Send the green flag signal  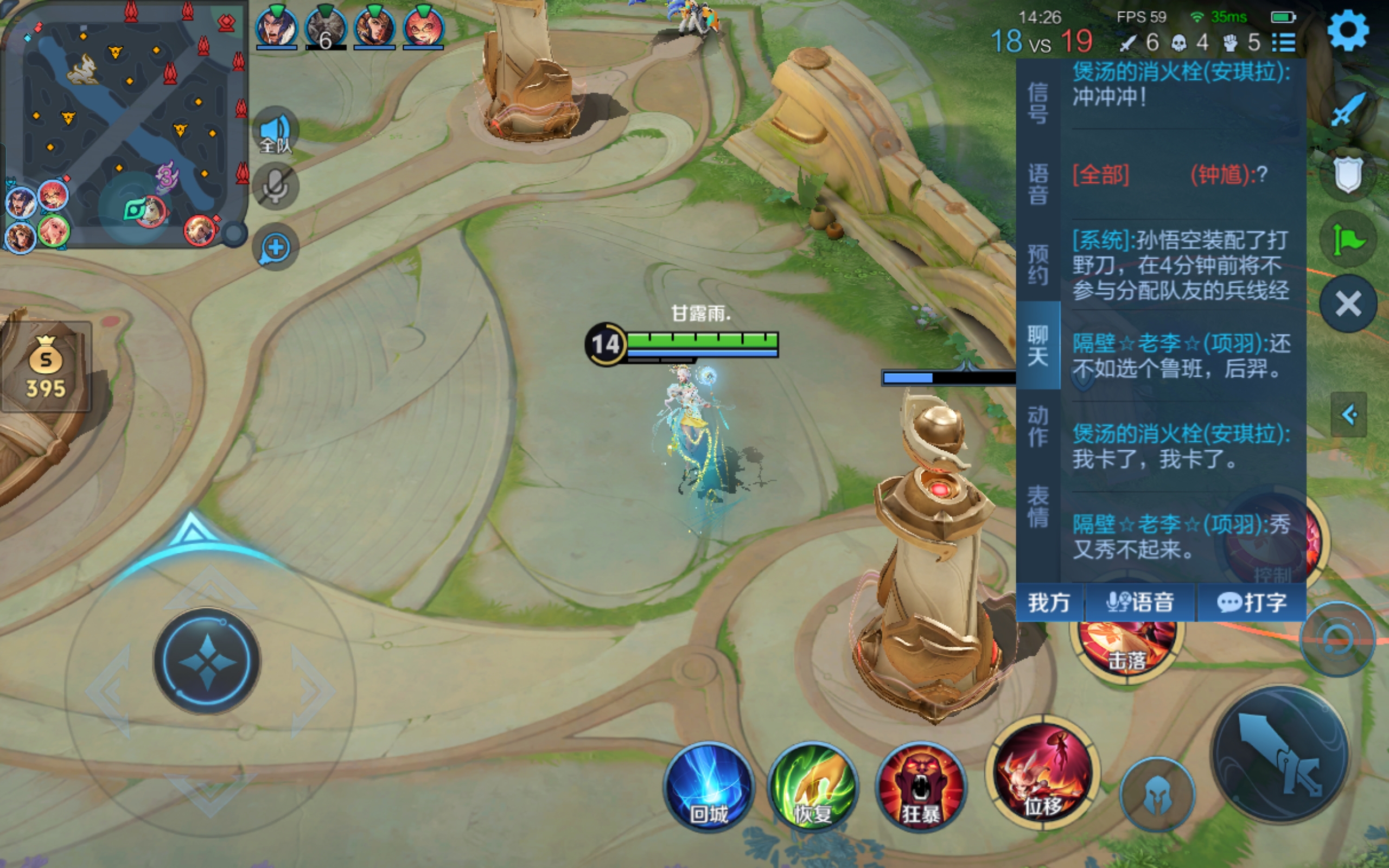tap(1347, 239)
